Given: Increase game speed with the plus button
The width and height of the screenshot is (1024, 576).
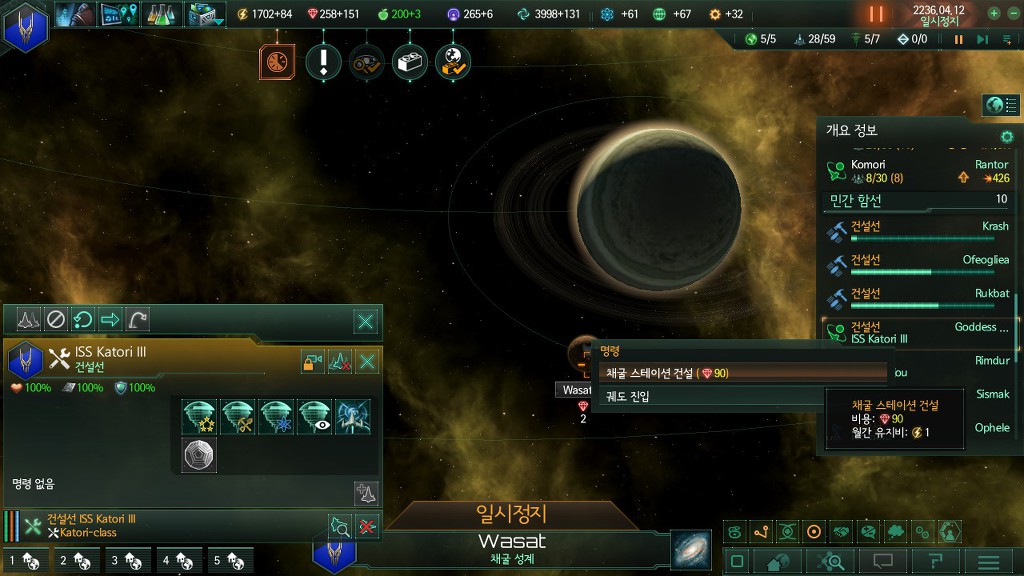Looking at the screenshot, I should click(994, 14).
